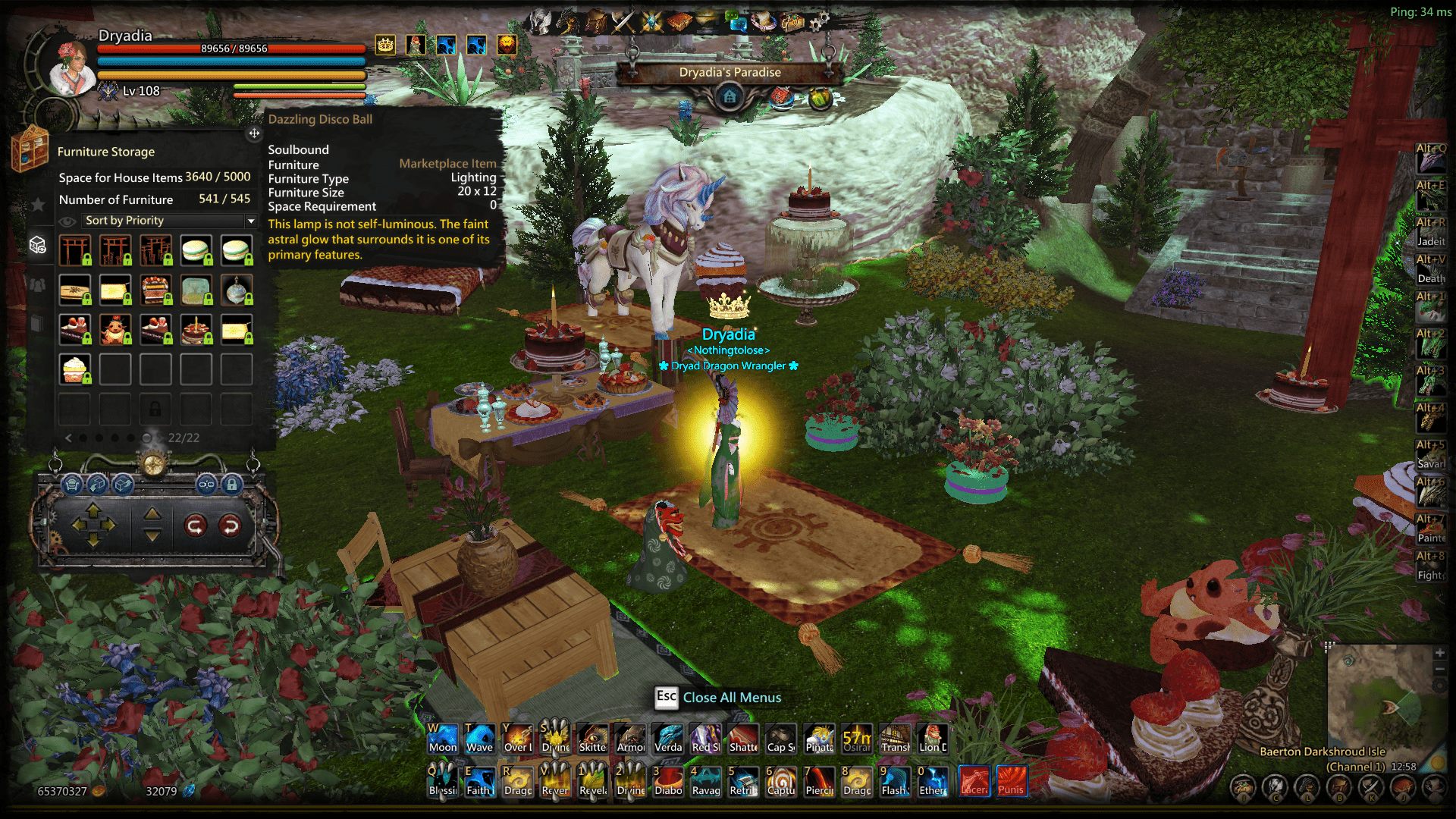1456x819 pixels.
Task: Select the orange creature plush furniture slot
Action: point(115,330)
